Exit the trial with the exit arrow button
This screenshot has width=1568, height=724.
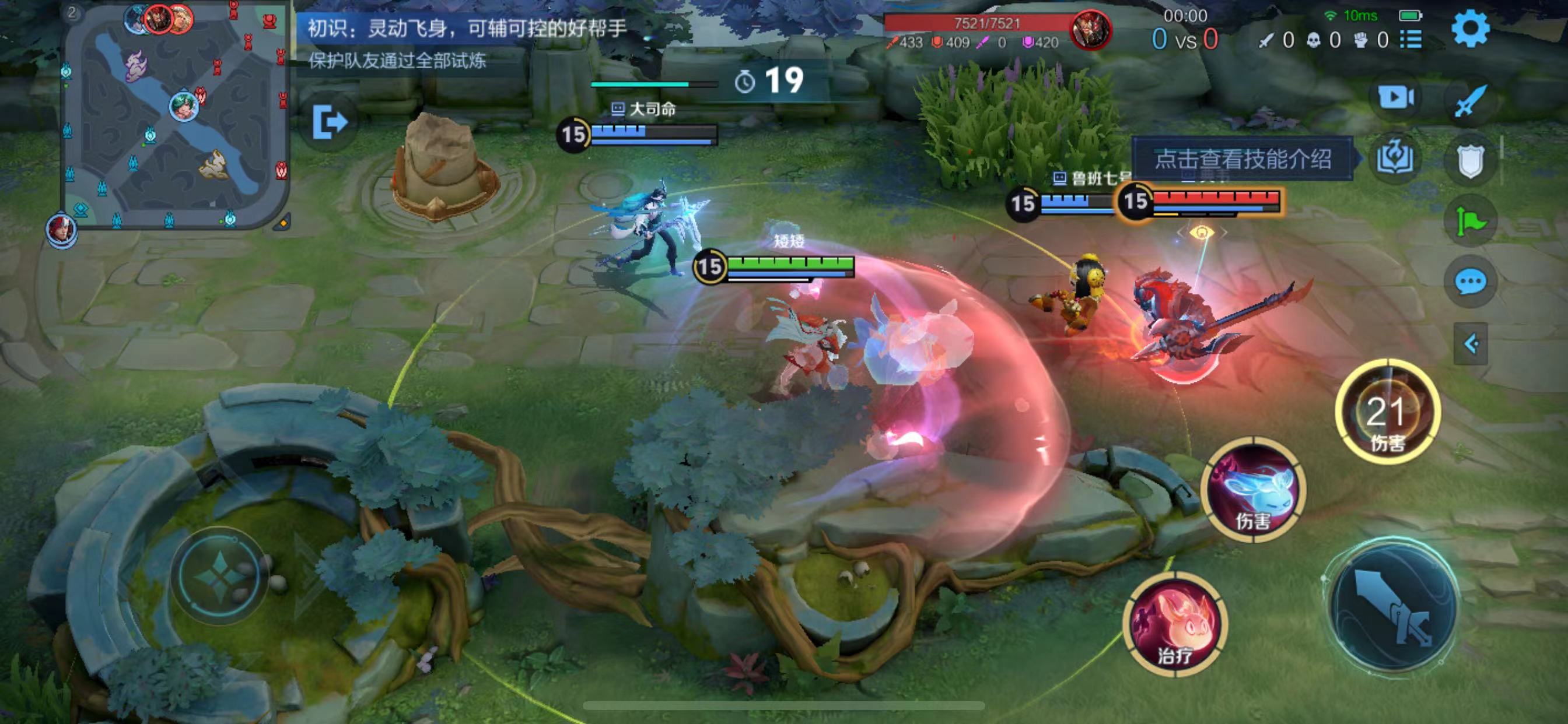coord(331,122)
